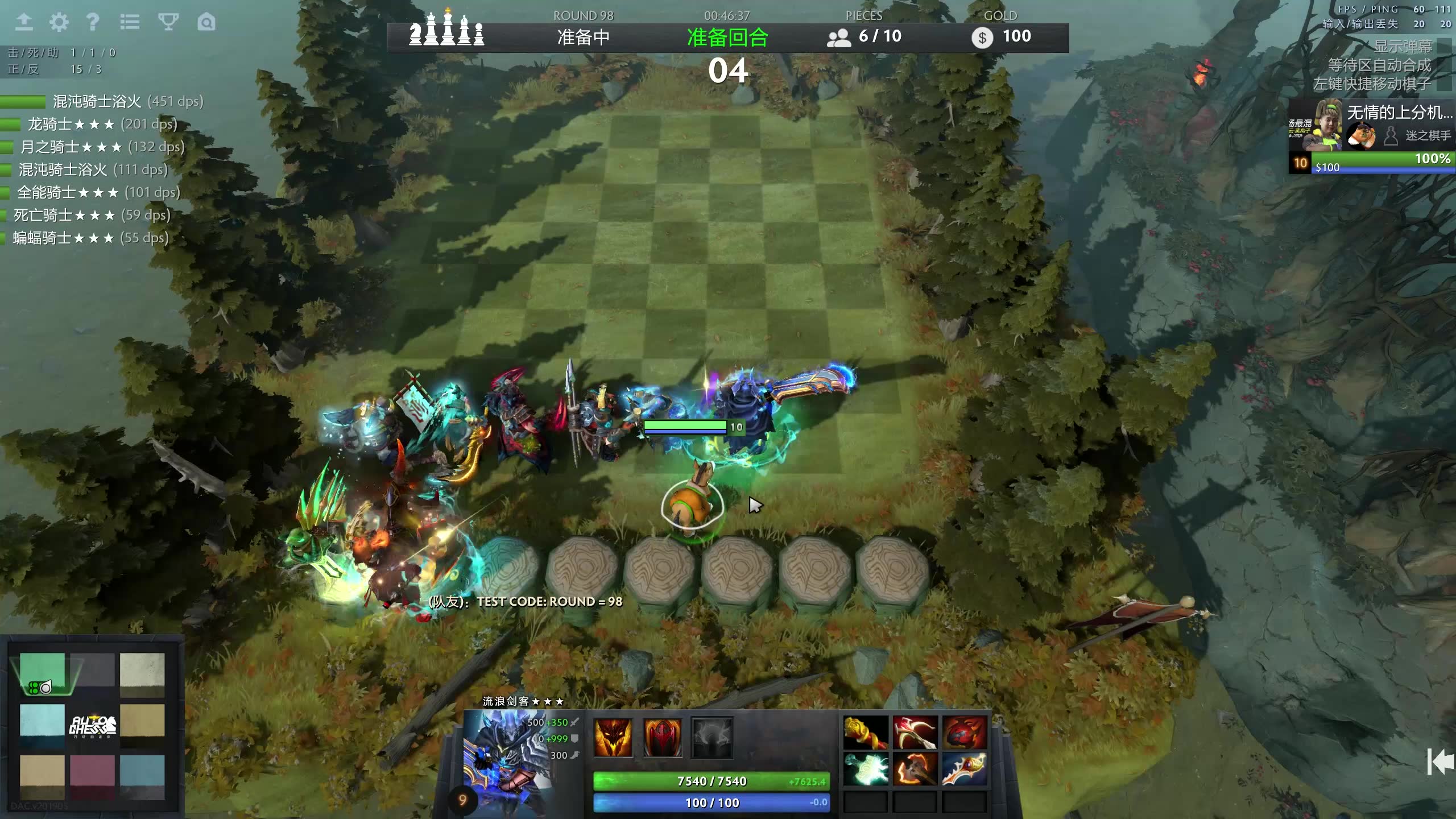Toggle the 显示弹幕 checkbox
1456x819 pixels.
1443,46
